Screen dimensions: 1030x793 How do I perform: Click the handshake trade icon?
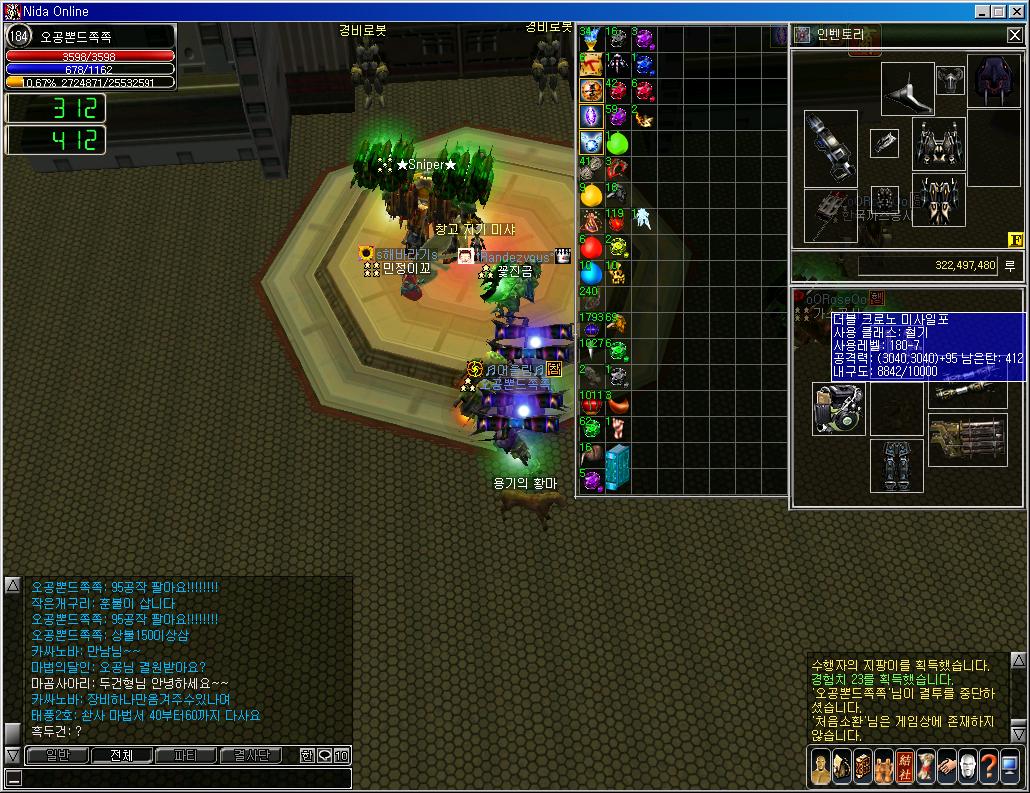point(946,767)
